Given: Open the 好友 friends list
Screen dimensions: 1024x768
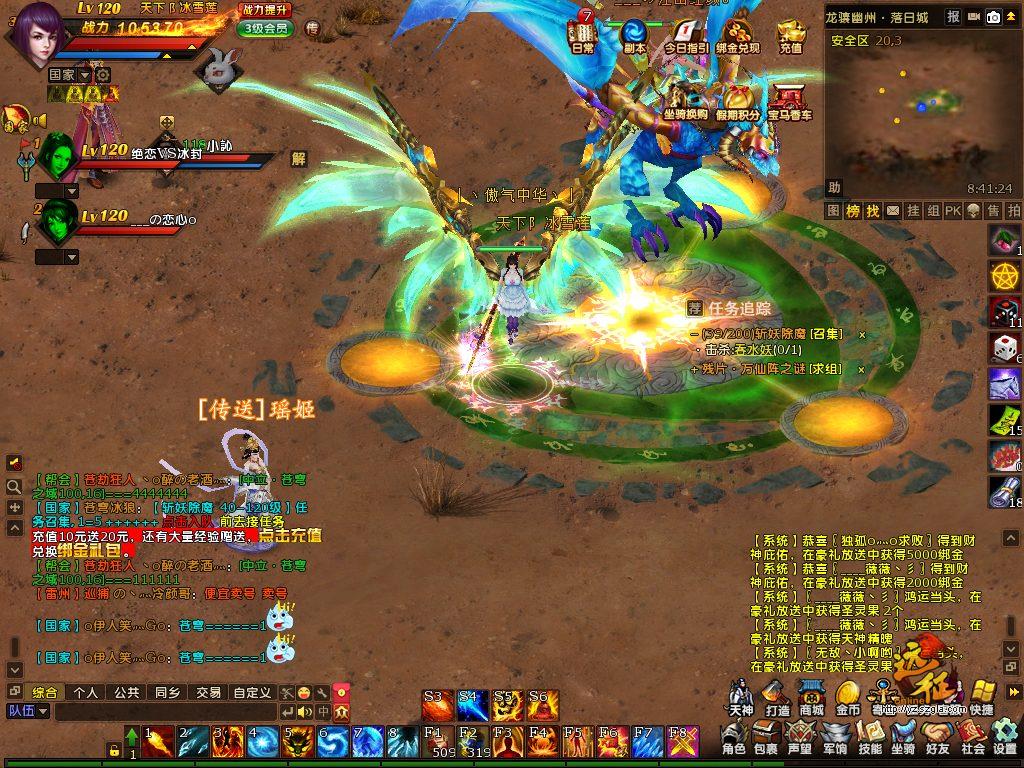Looking at the screenshot, I should (x=937, y=738).
